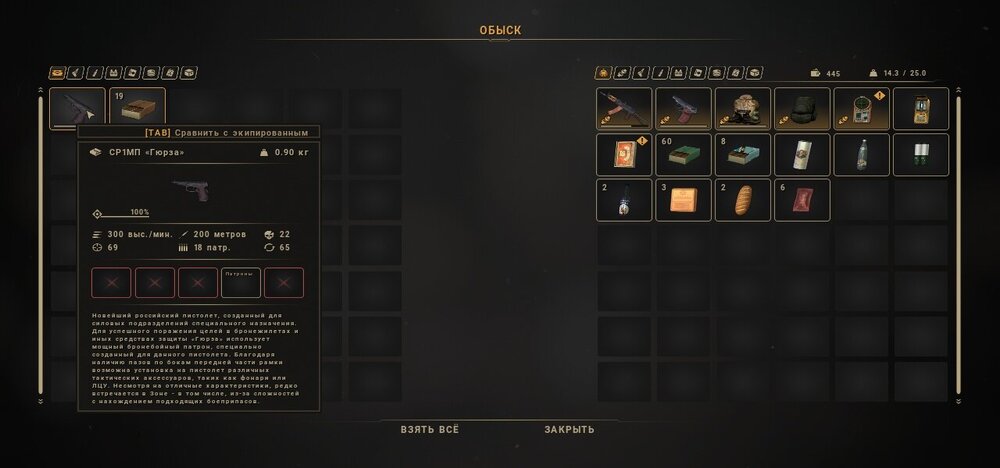Select the detector device with warning mark
This screenshot has width=1000, height=468.
[x=861, y=109]
